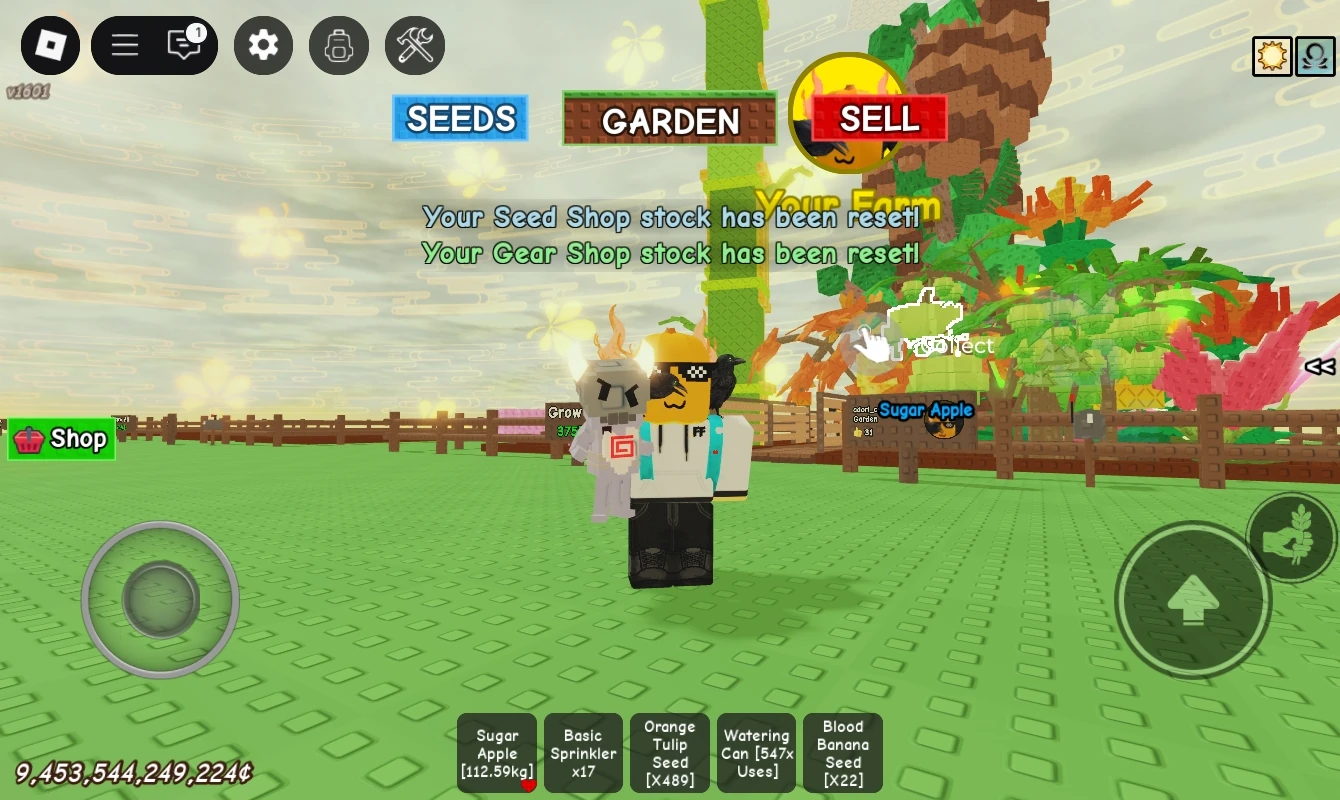This screenshot has height=800, width=1340.
Task: Select the Basic Sprinkler x17 slot
Action: click(583, 753)
